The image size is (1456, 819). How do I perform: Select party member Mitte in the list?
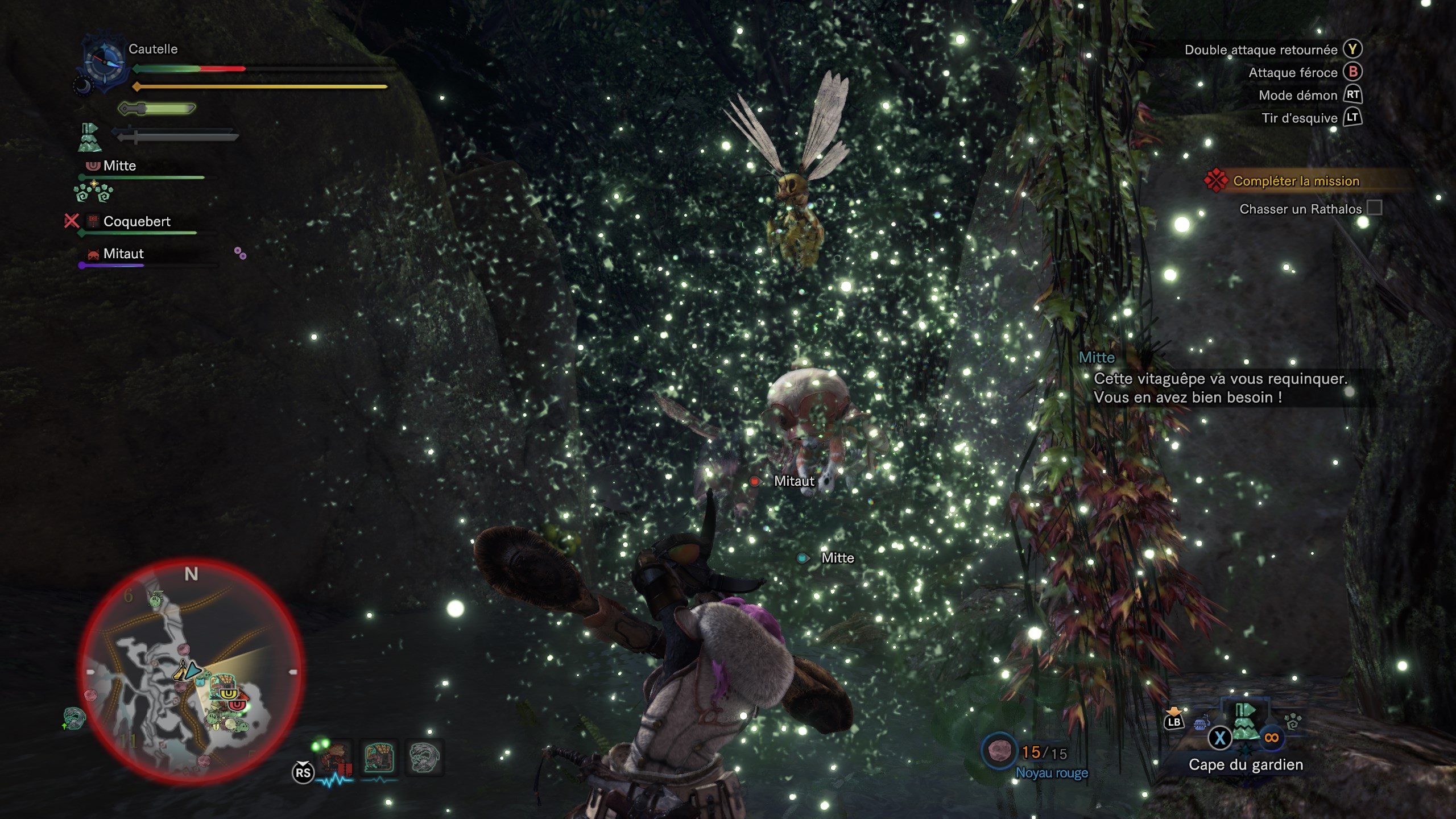coord(119,166)
